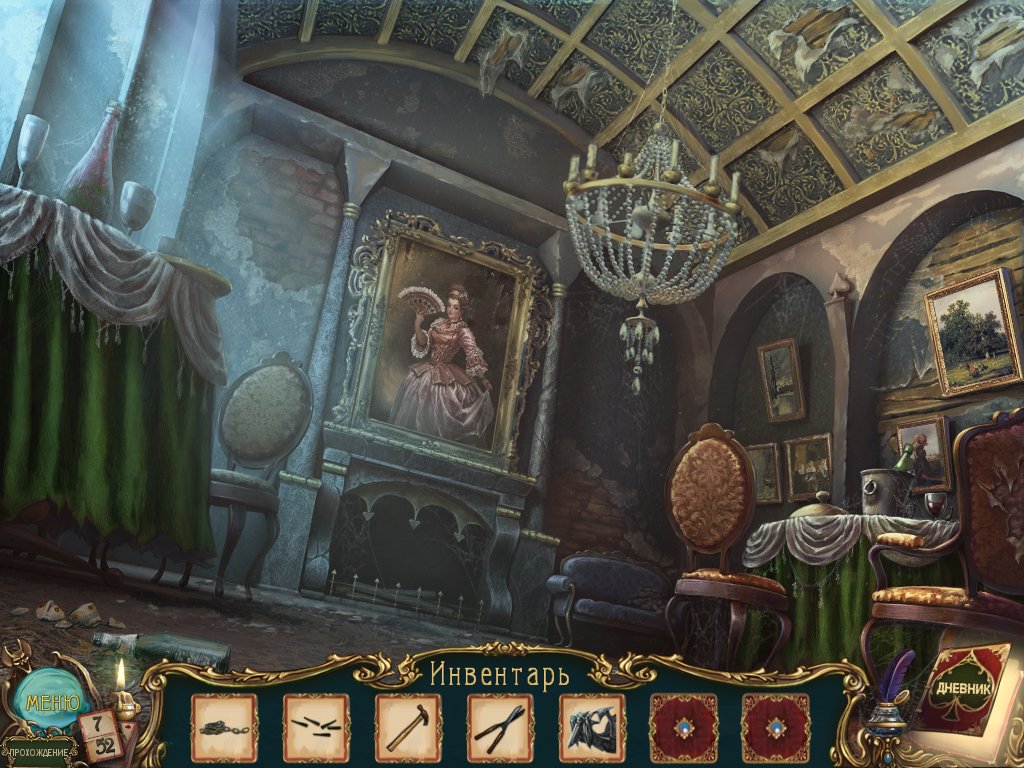Open the Прохождение walkthrough guide
Screen dimensions: 1024x768
coord(40,751)
